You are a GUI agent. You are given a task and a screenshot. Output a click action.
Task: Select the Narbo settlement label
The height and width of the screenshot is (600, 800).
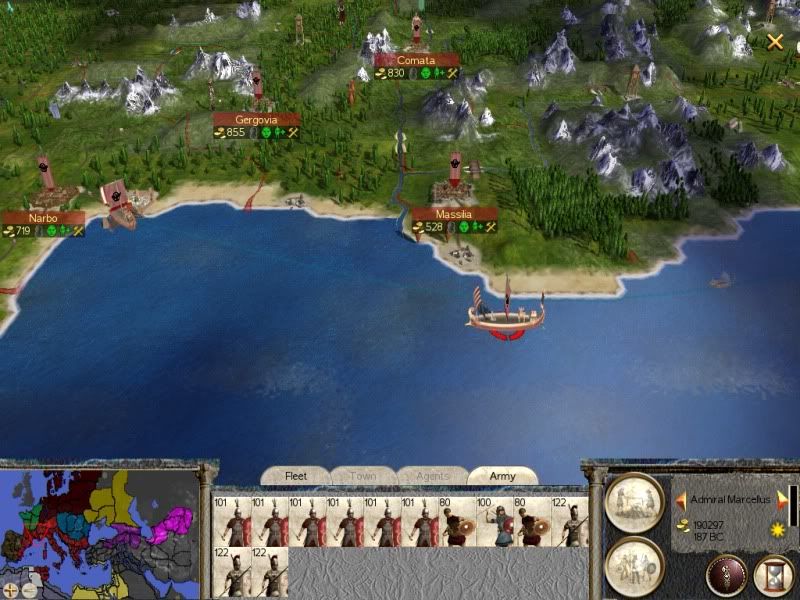pos(43,218)
